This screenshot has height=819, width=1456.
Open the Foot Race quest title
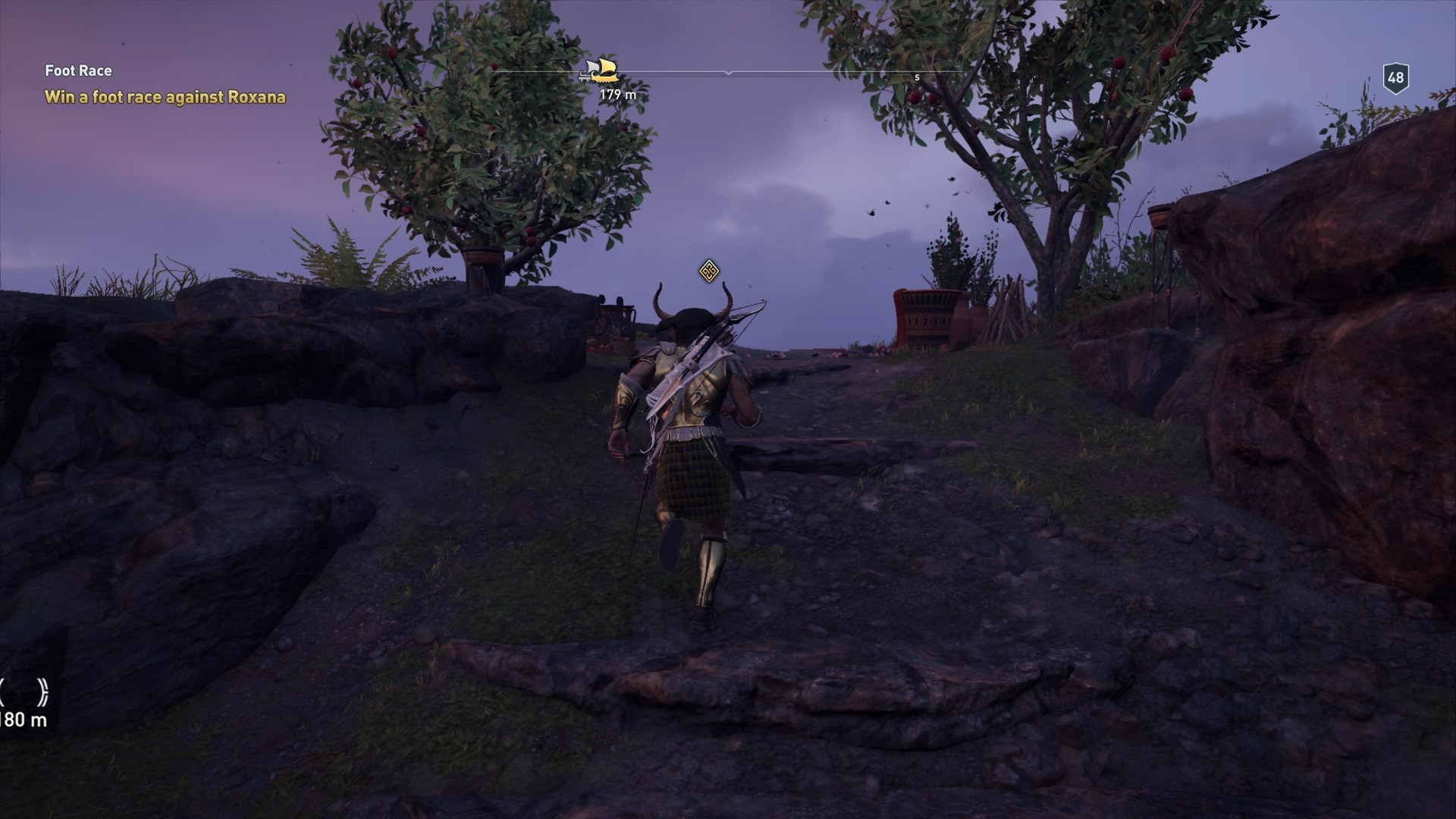click(77, 70)
